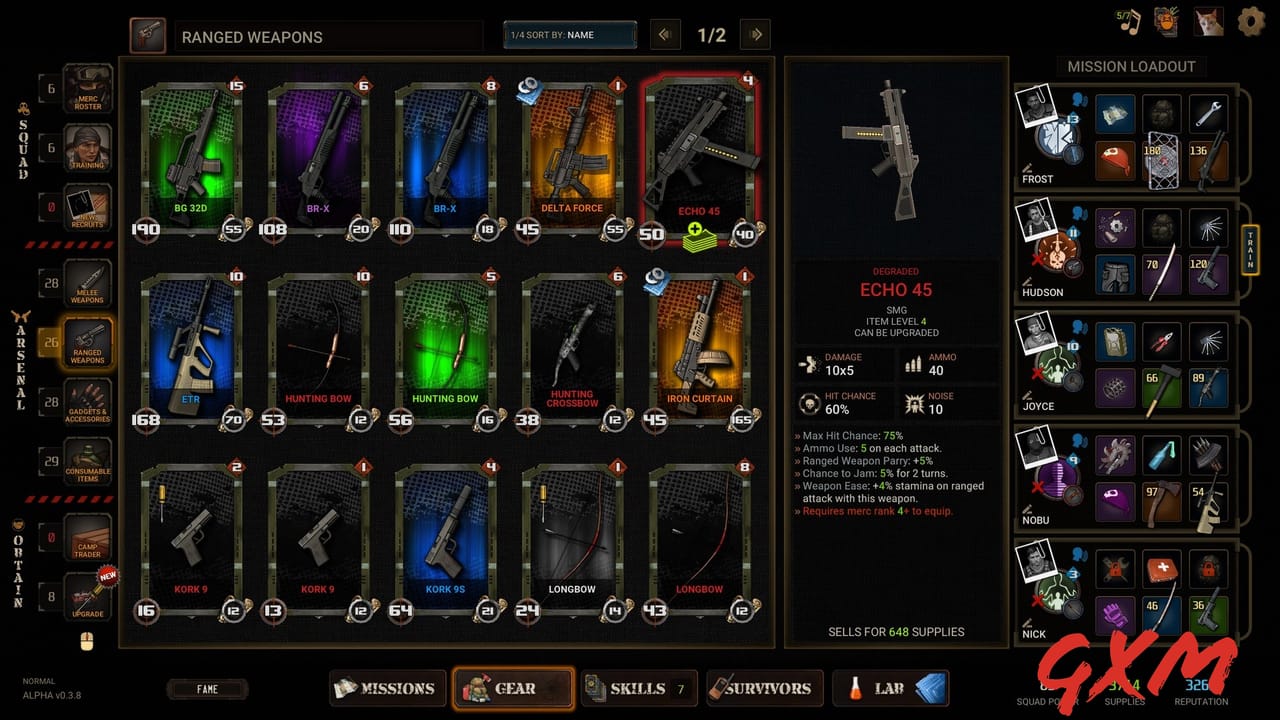The image size is (1280, 720).
Task: Open the Gadgets & Accessories category
Action: (87, 402)
